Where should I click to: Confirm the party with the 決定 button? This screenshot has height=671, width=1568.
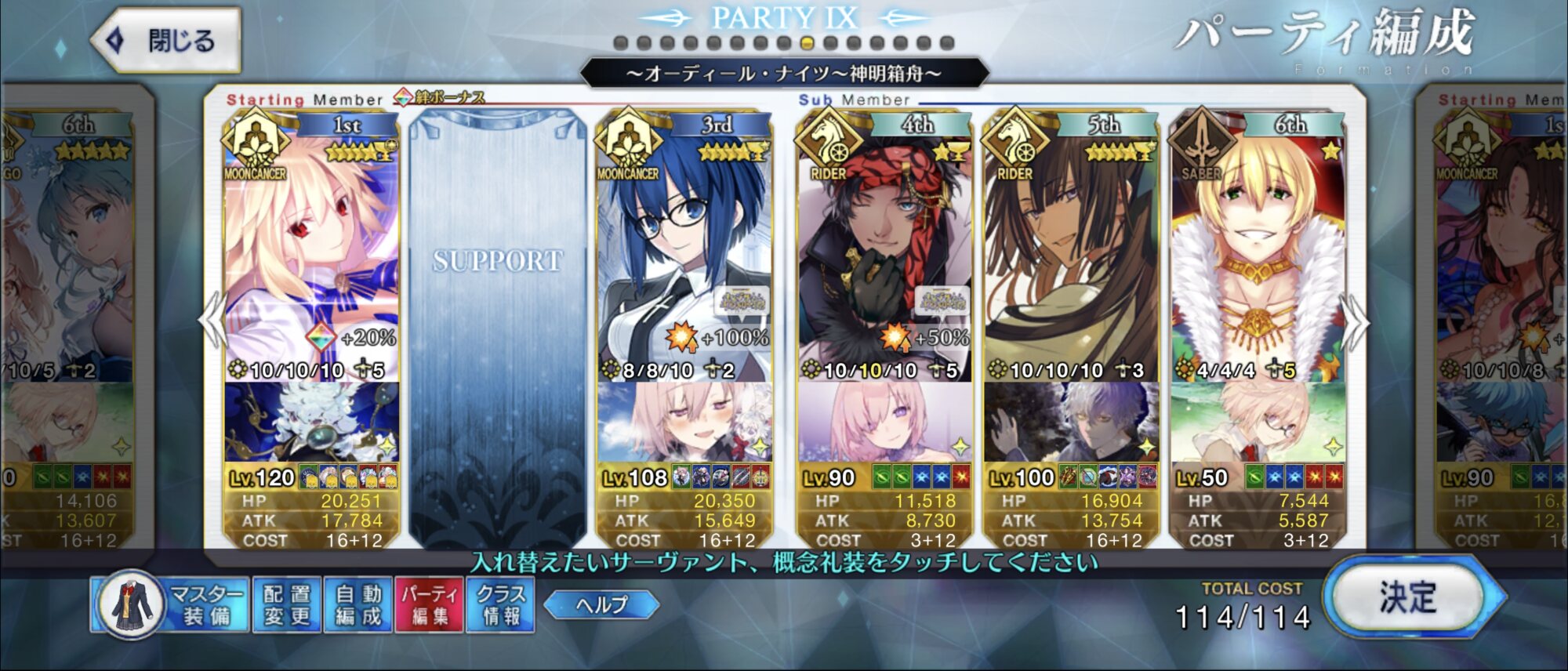pyautogui.click(x=1408, y=599)
